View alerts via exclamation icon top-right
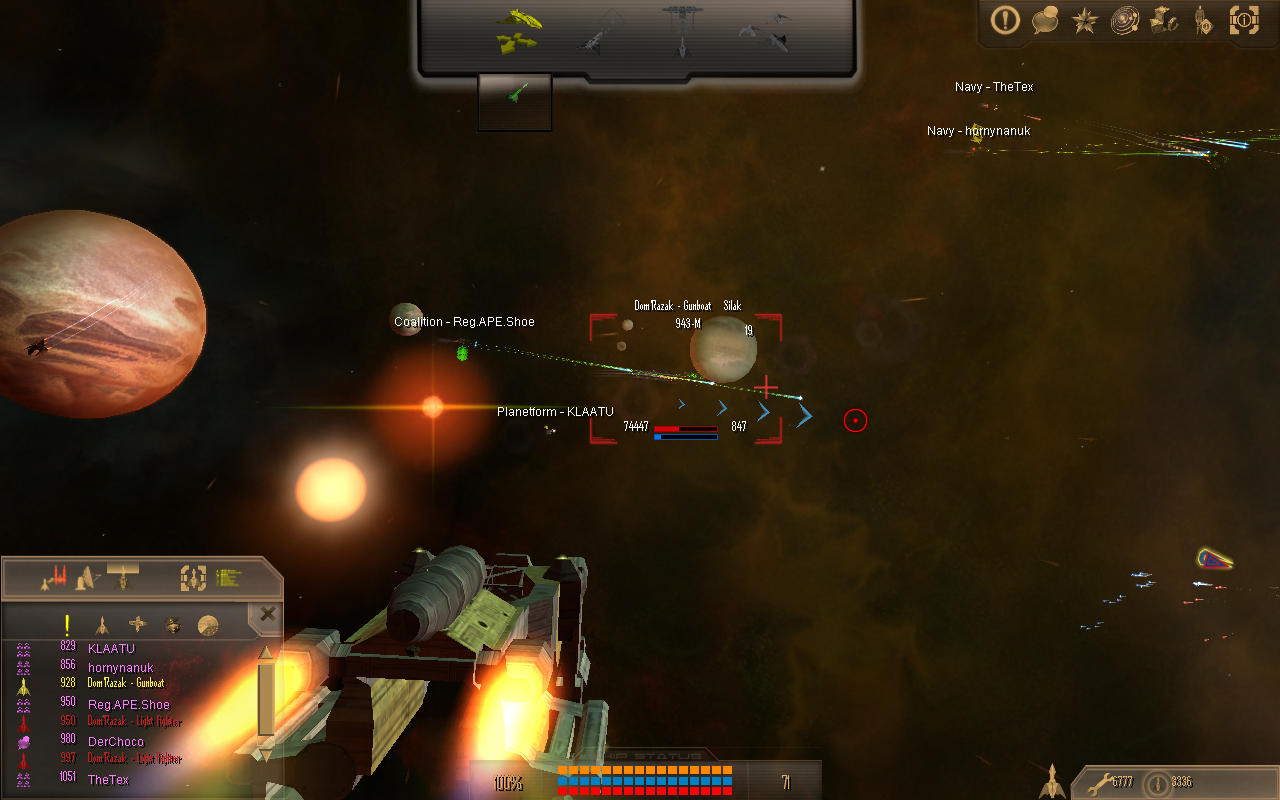 pos(1005,21)
